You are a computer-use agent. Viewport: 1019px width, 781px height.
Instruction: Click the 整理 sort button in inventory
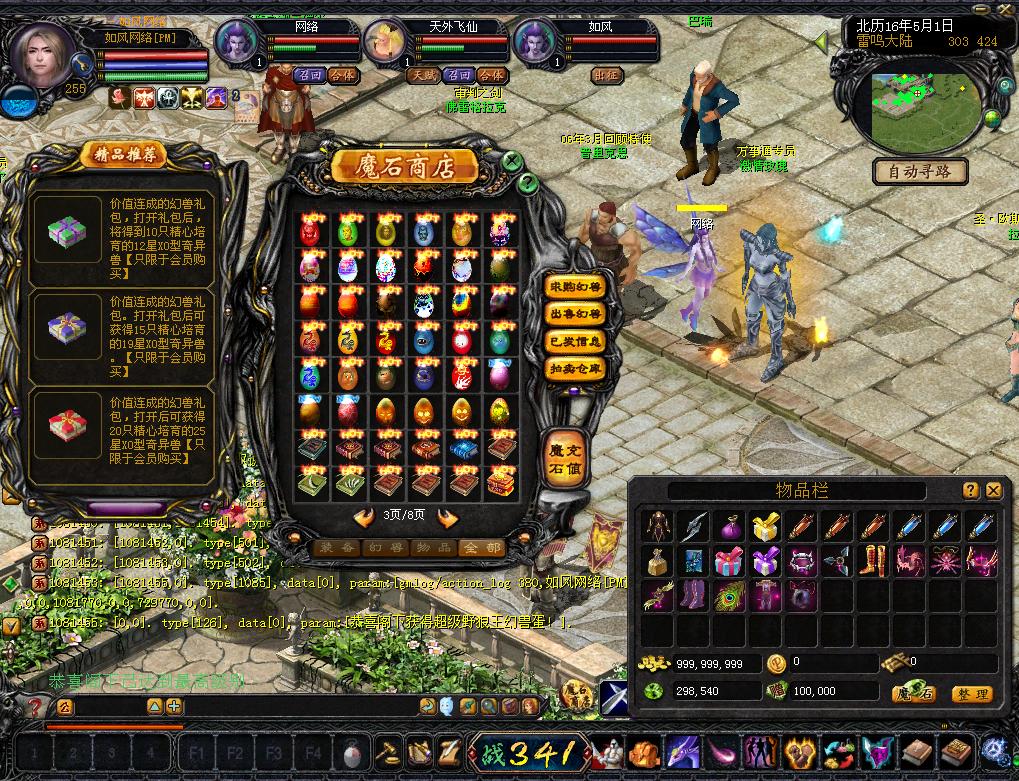tap(970, 694)
